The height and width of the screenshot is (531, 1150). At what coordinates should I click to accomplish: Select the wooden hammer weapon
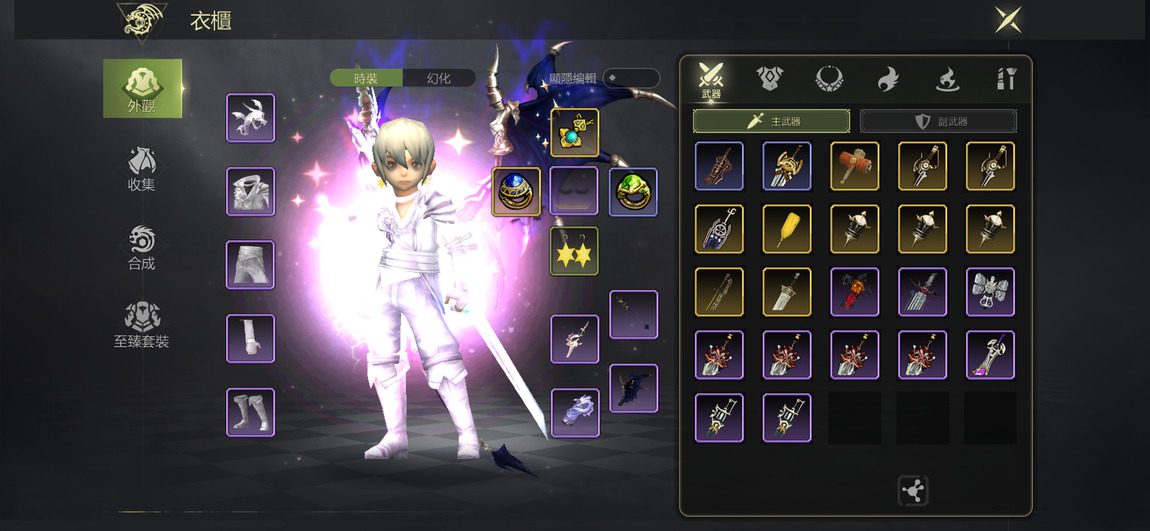[x=854, y=166]
